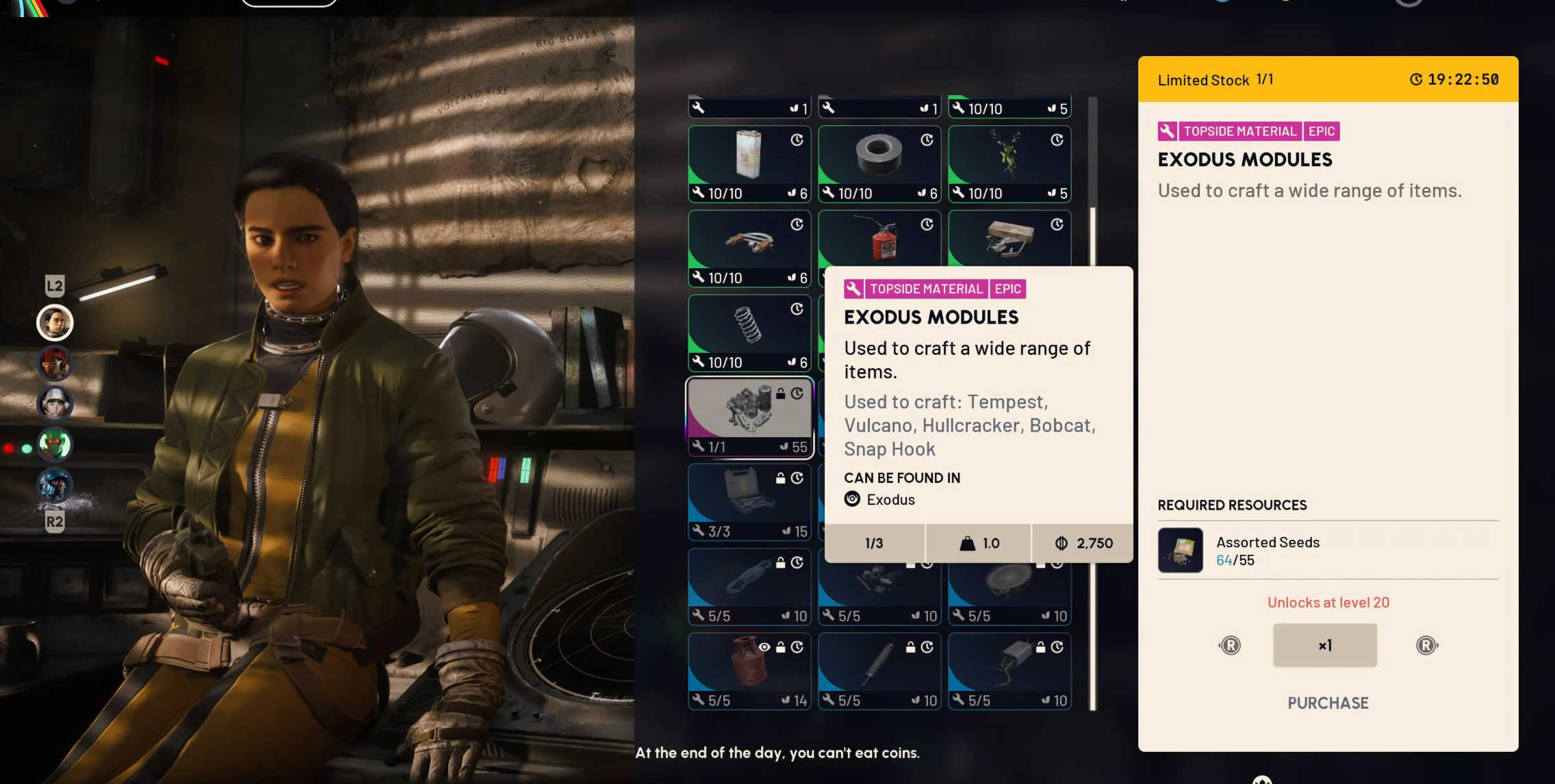
Task: Switch to the green masked trader portrait
Action: (x=55, y=444)
